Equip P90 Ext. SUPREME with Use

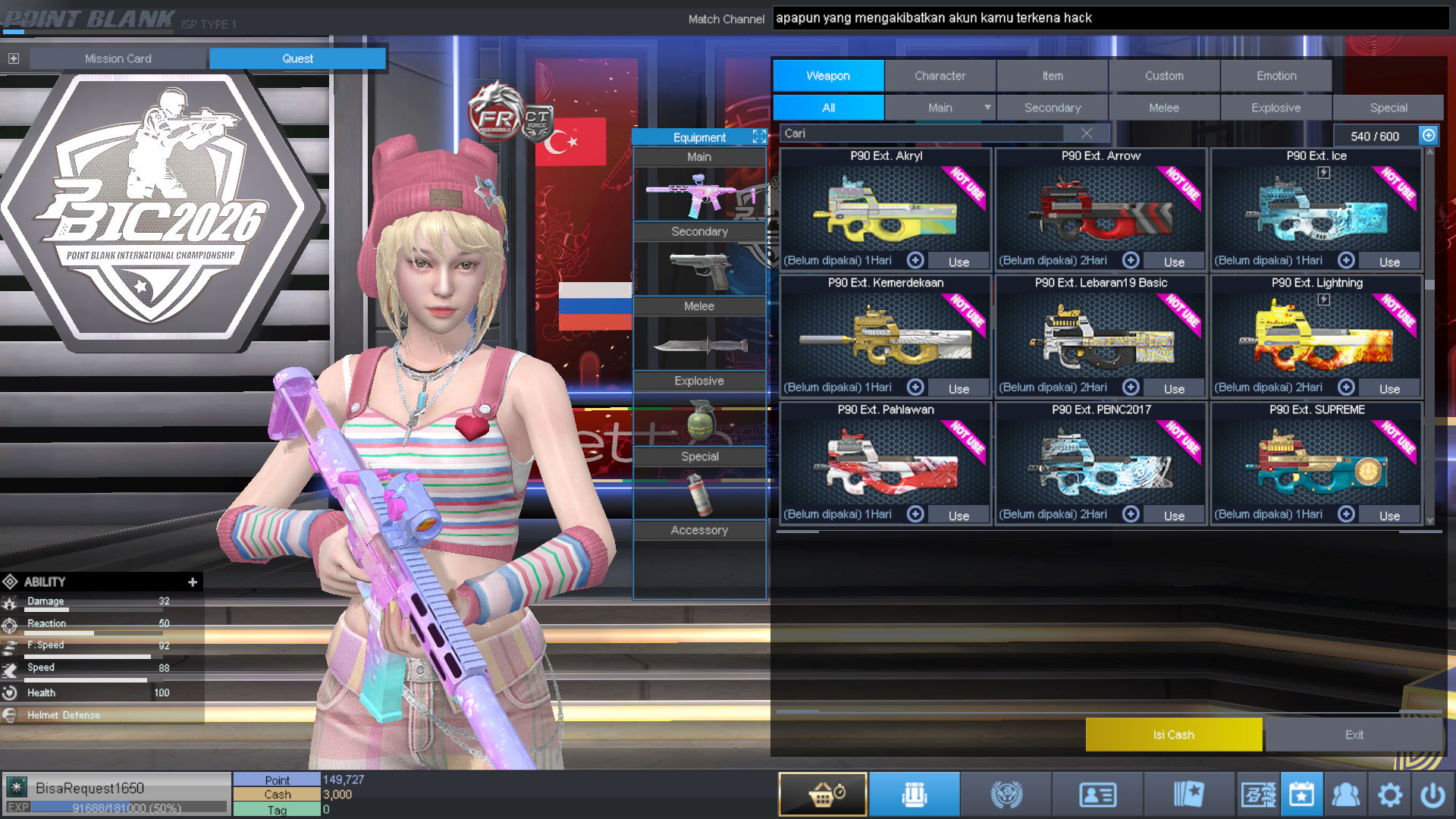coord(1389,516)
